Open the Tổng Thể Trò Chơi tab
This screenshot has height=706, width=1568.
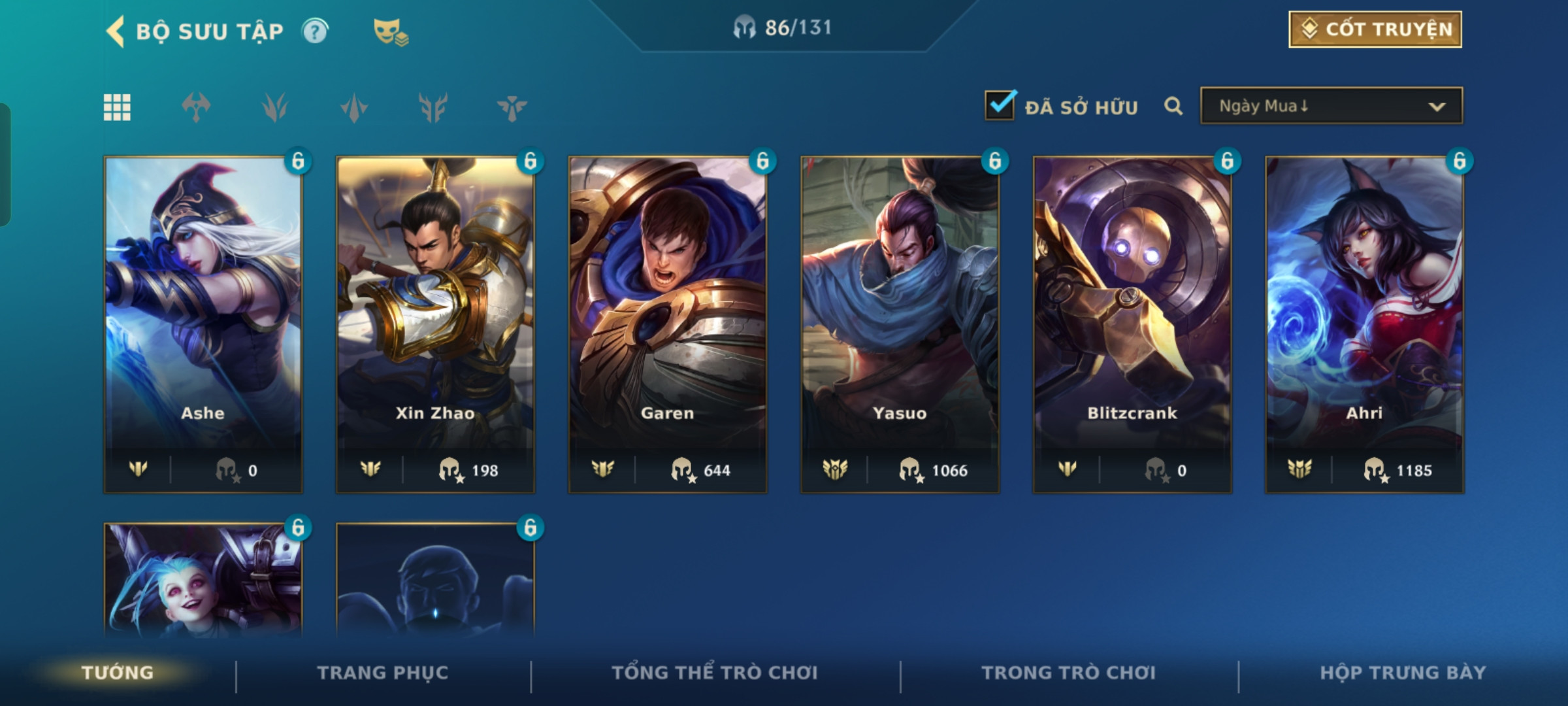(x=715, y=673)
